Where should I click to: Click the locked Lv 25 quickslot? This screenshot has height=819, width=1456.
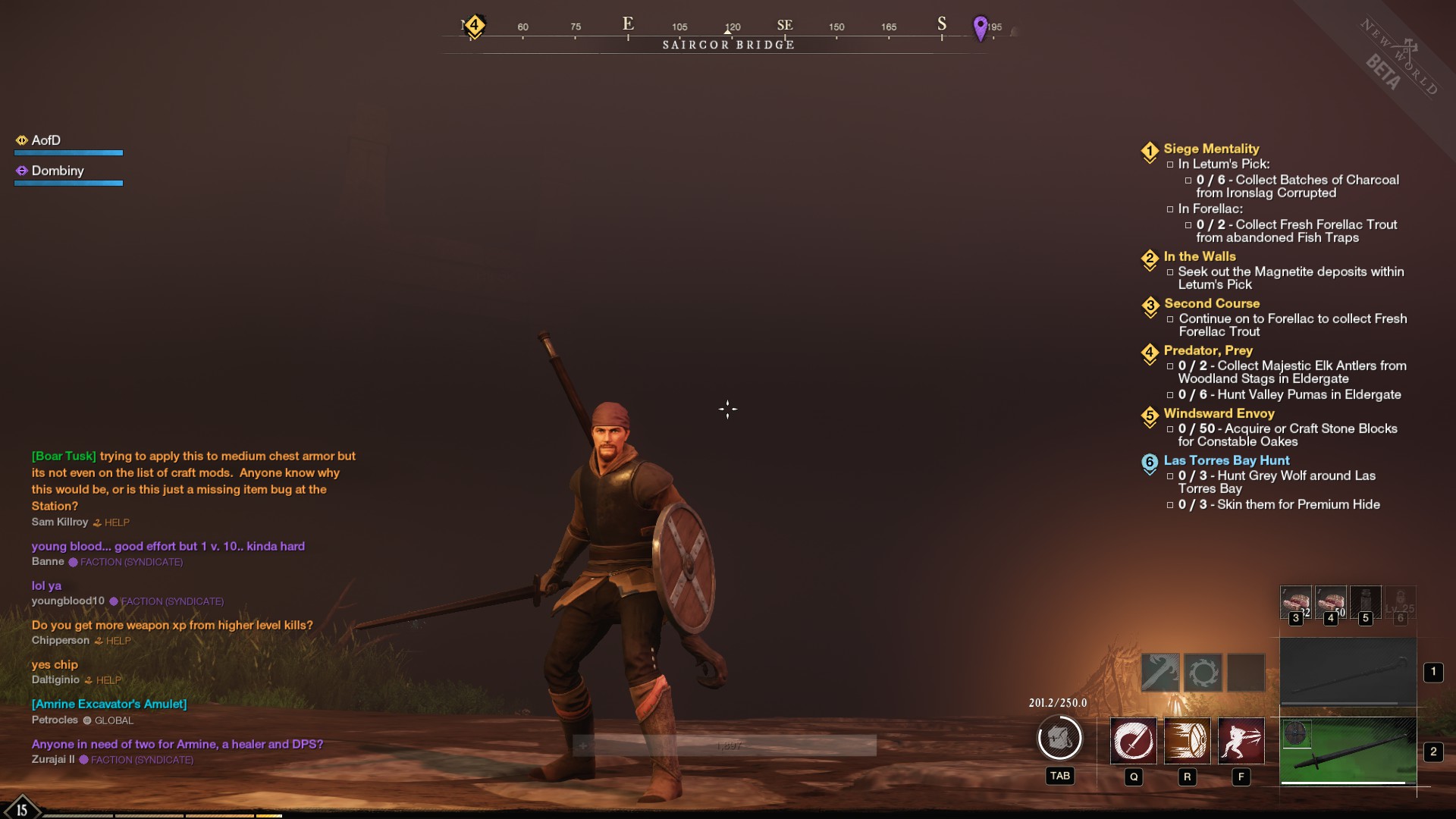[x=1400, y=602]
